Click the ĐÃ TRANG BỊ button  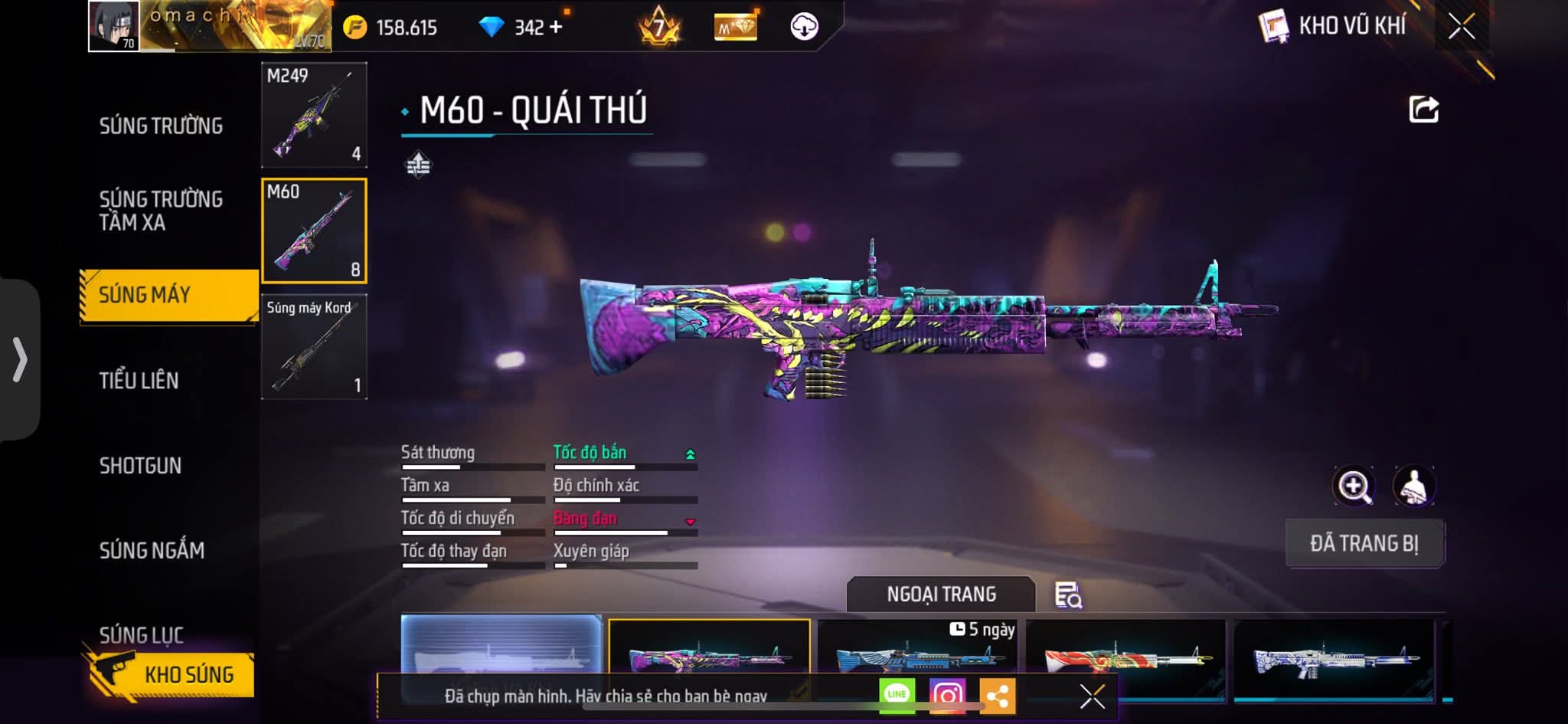(1364, 543)
